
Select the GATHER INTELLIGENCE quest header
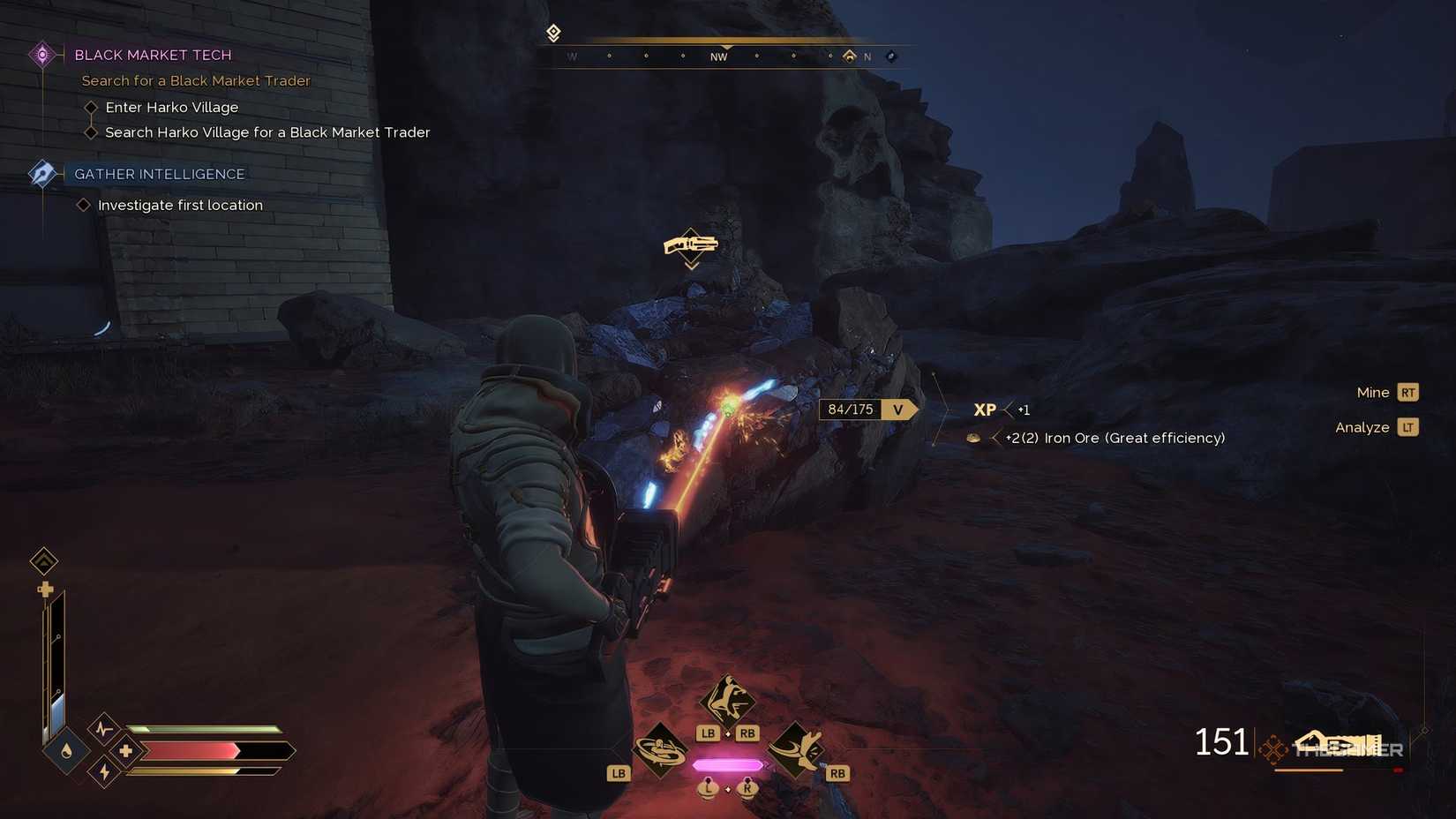pyautogui.click(x=161, y=173)
